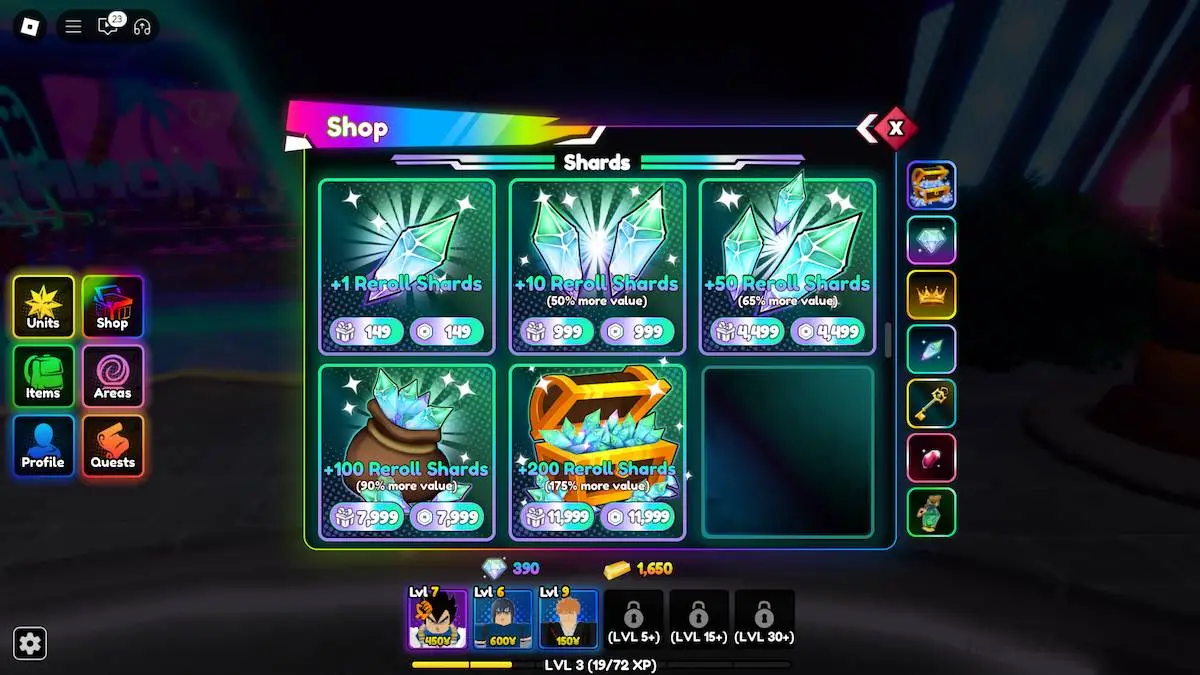Close the Shop window
This screenshot has height=675, width=1200.
click(896, 128)
